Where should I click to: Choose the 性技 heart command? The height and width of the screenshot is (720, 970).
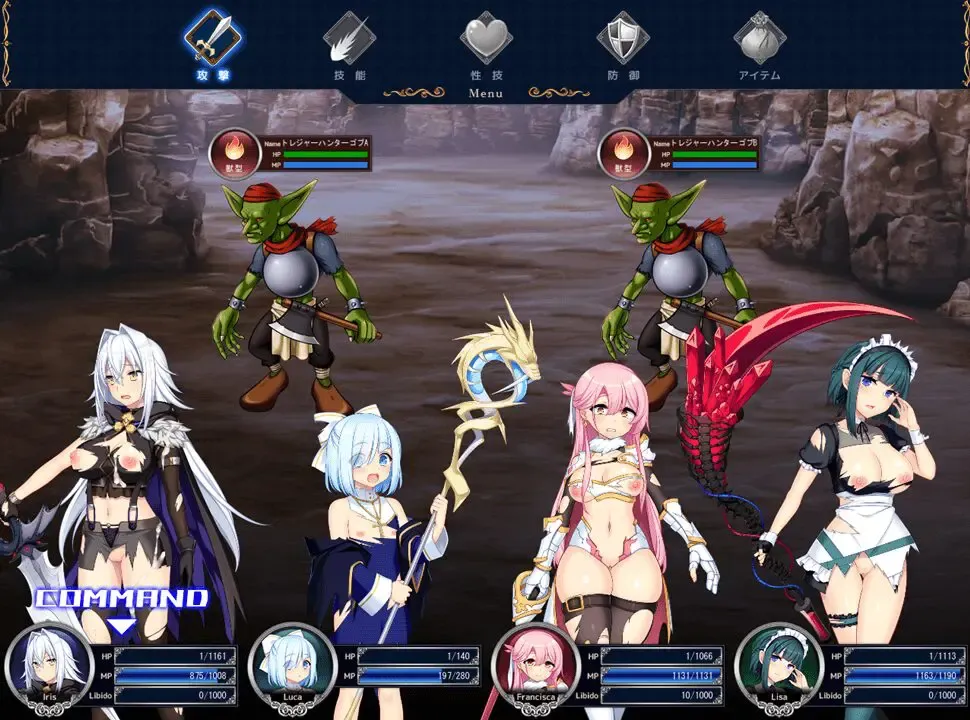pyautogui.click(x=486, y=39)
